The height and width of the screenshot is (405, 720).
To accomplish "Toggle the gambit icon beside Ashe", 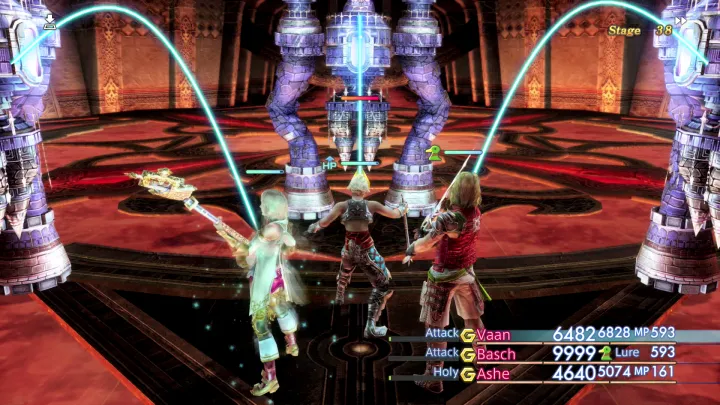I will click(467, 374).
